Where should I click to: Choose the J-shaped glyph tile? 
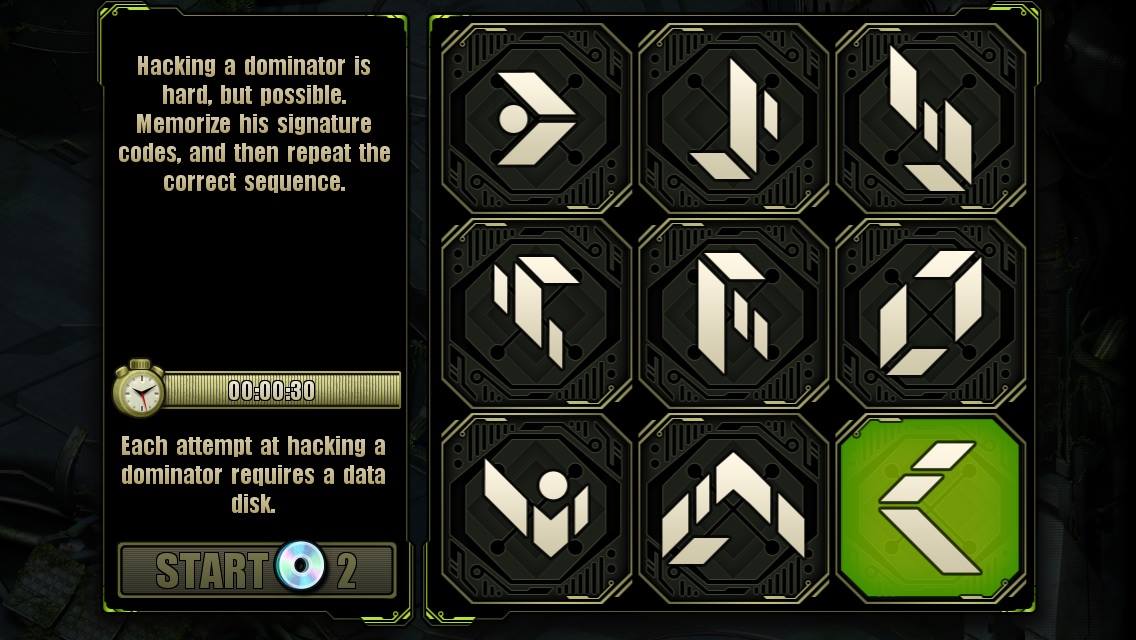click(733, 119)
